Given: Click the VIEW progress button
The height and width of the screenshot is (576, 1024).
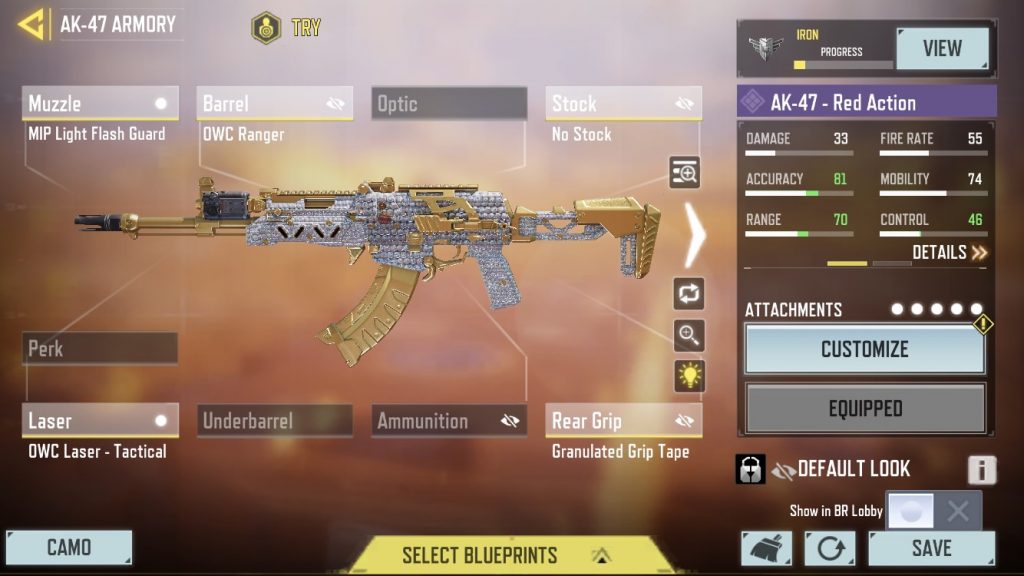Looking at the screenshot, I should tap(942, 48).
